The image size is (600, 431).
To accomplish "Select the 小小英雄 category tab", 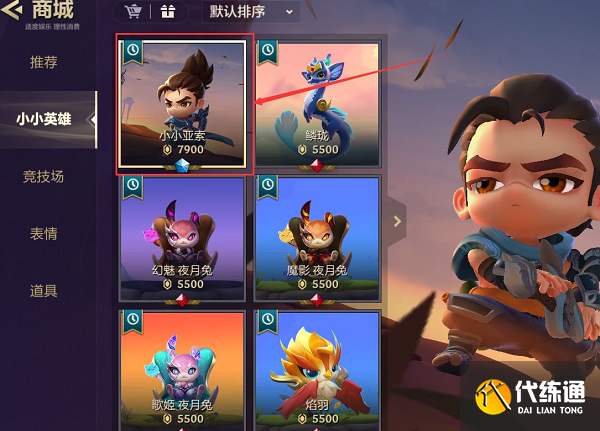I will click(44, 119).
